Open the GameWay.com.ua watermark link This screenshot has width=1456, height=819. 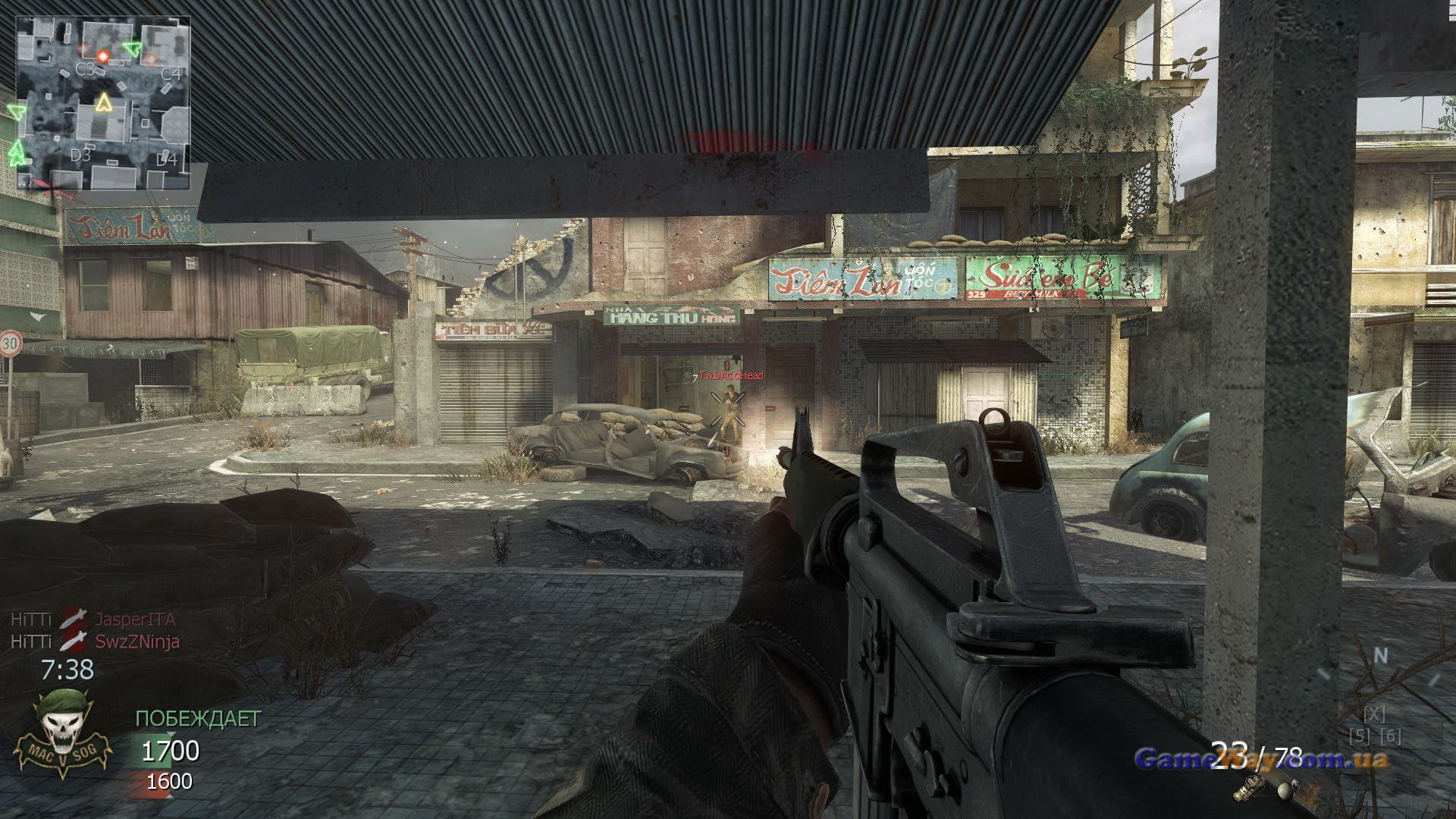pyautogui.click(x=1261, y=758)
